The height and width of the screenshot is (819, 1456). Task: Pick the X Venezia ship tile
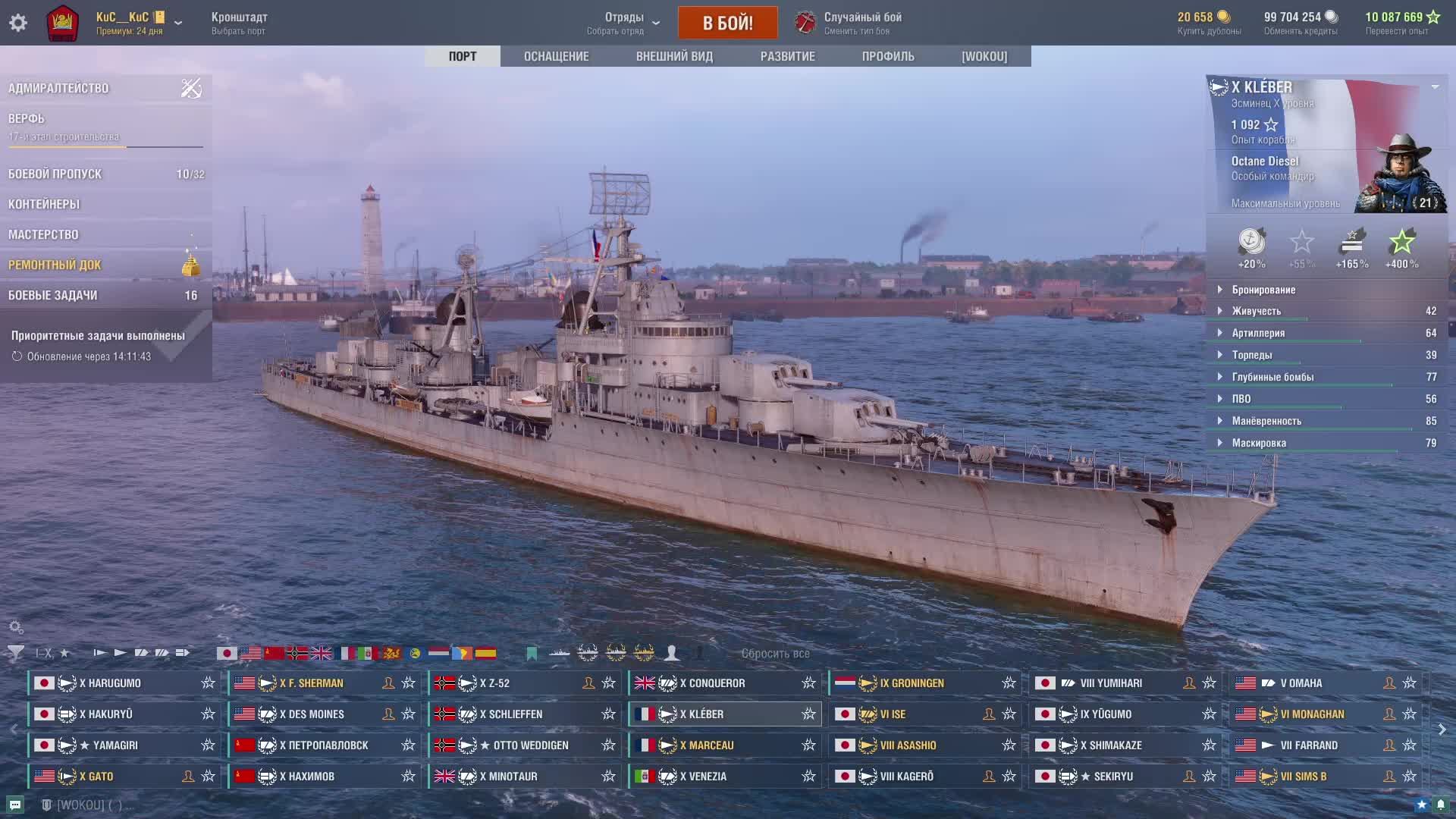[706, 777]
